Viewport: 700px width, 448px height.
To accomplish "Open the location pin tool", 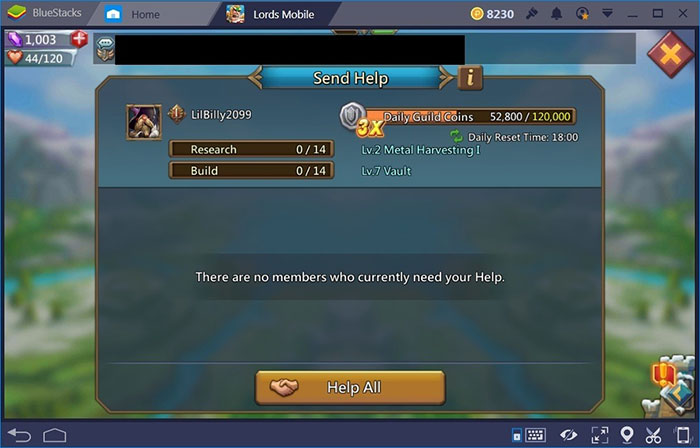I will [627, 435].
